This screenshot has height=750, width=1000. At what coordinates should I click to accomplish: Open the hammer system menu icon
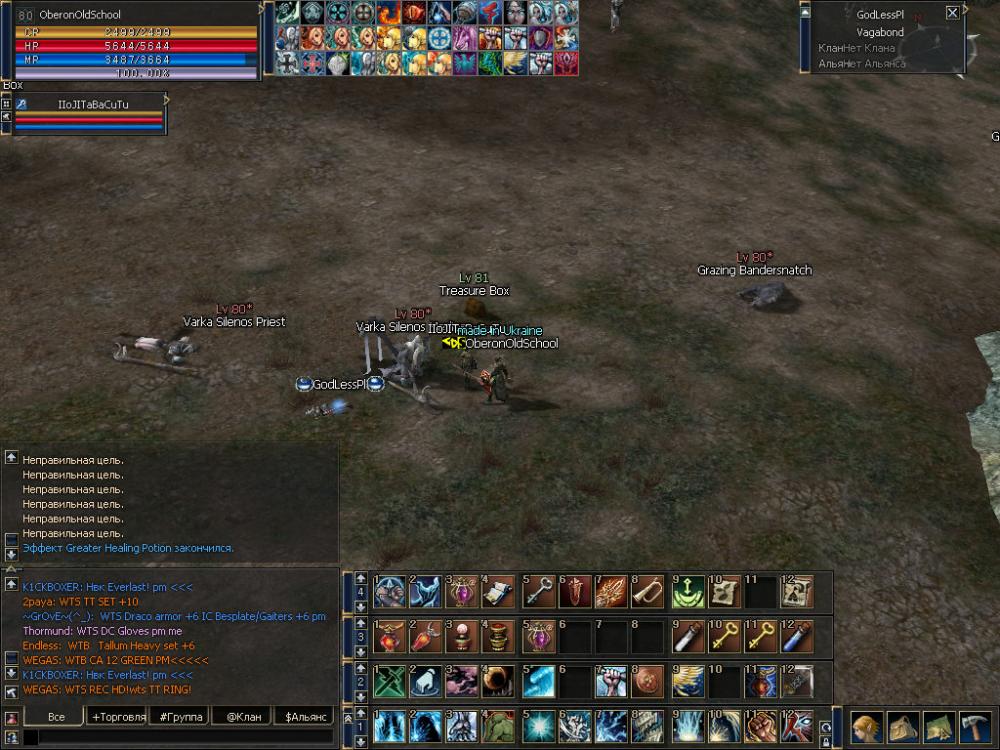click(975, 726)
